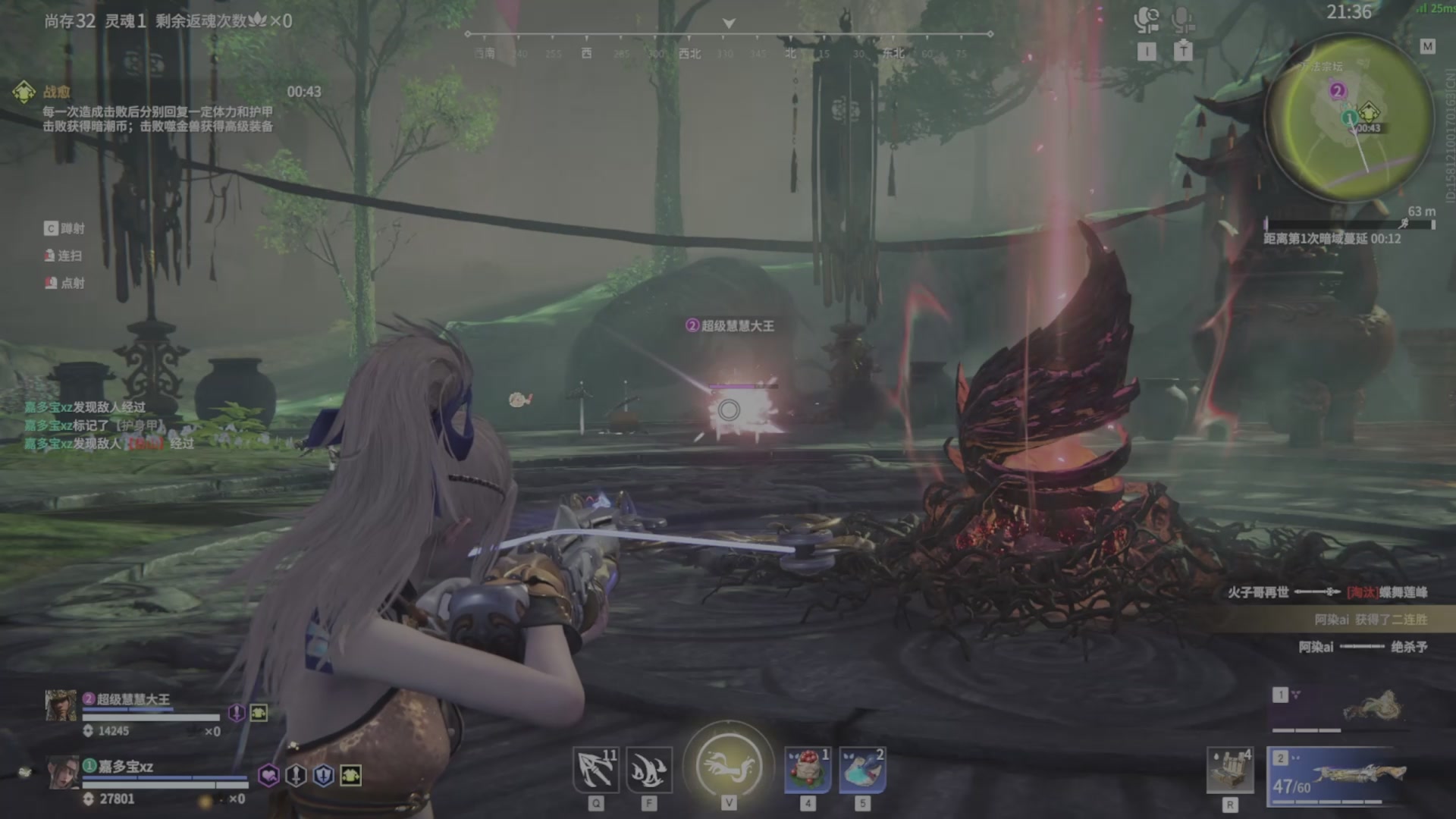Trigger the glowing hand ultimate ability
This screenshot has height=819, width=1456.
(x=728, y=766)
